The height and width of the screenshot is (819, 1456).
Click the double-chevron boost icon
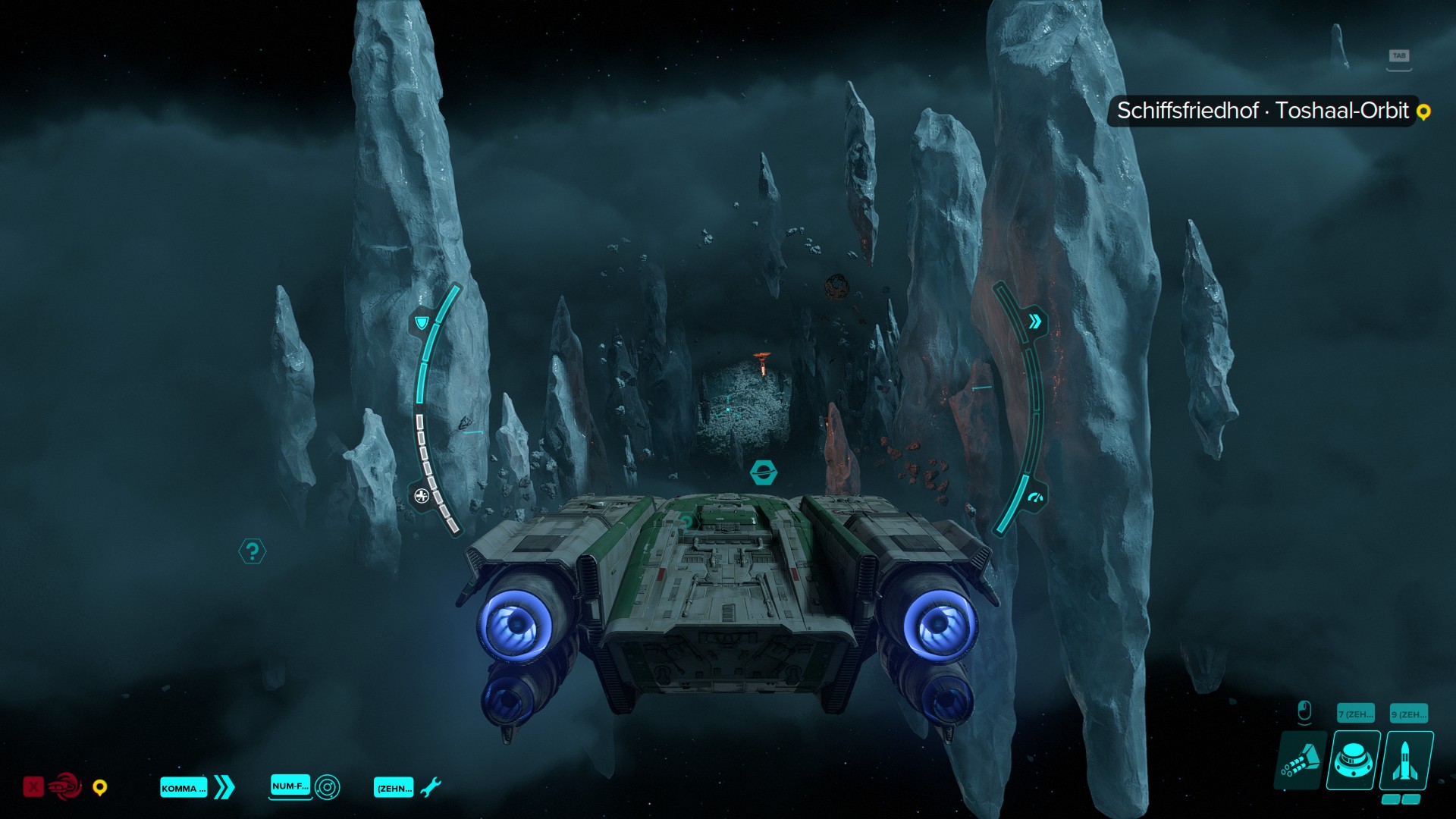(224, 787)
